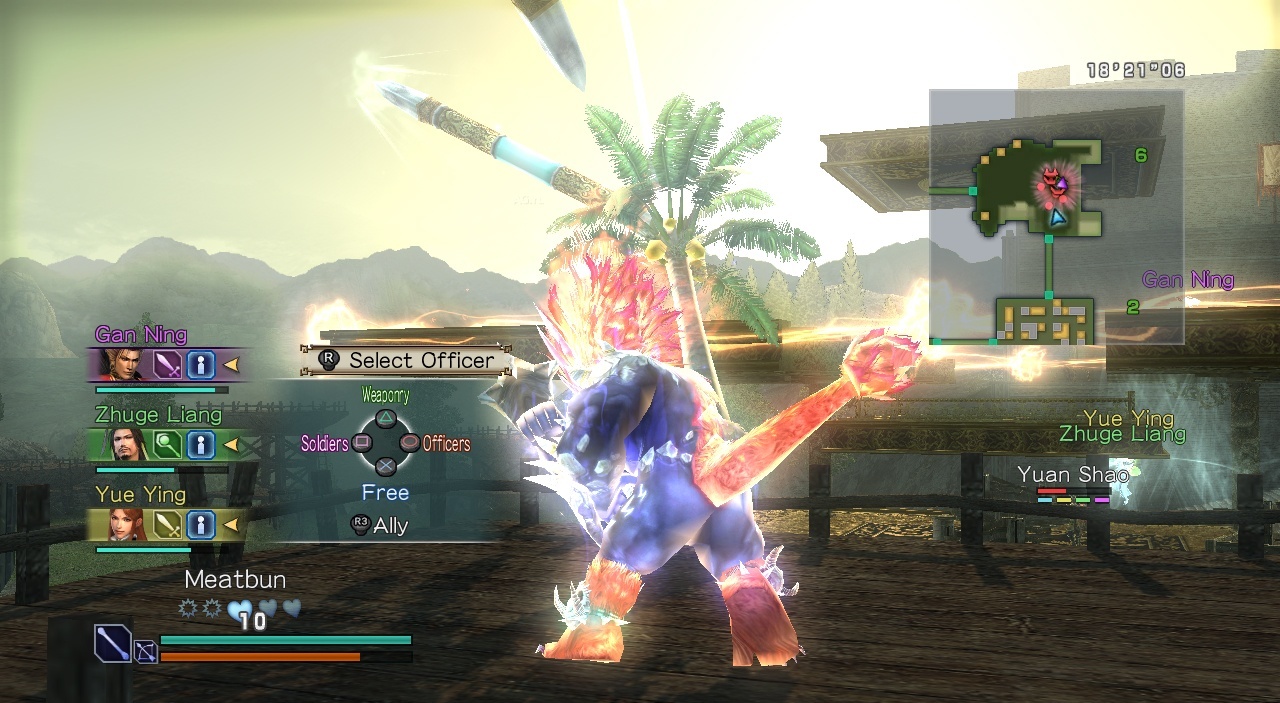
Task: Click Gan Ning's purple sword order icon
Action: [167, 364]
